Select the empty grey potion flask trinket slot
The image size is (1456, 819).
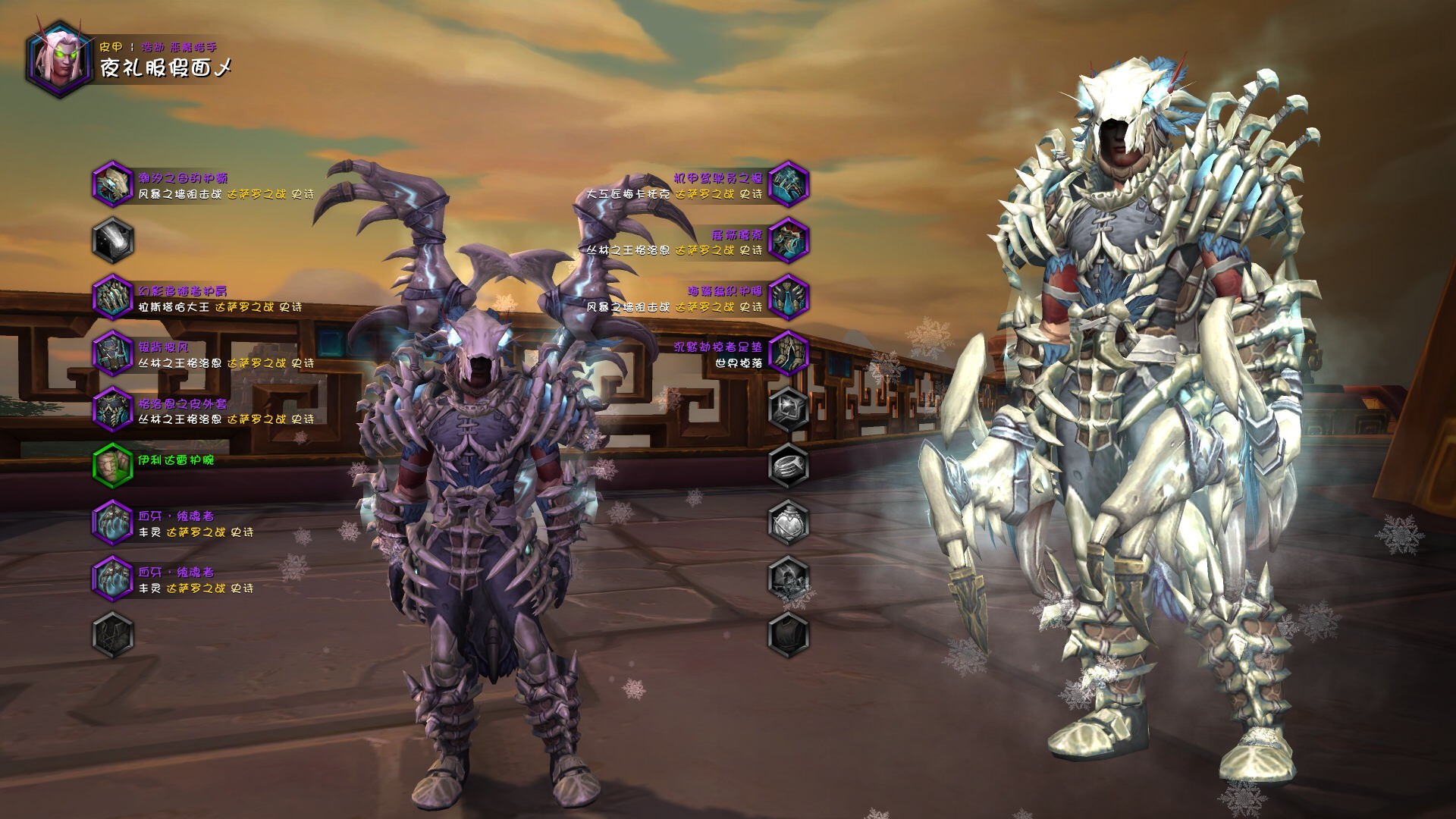coord(788,521)
